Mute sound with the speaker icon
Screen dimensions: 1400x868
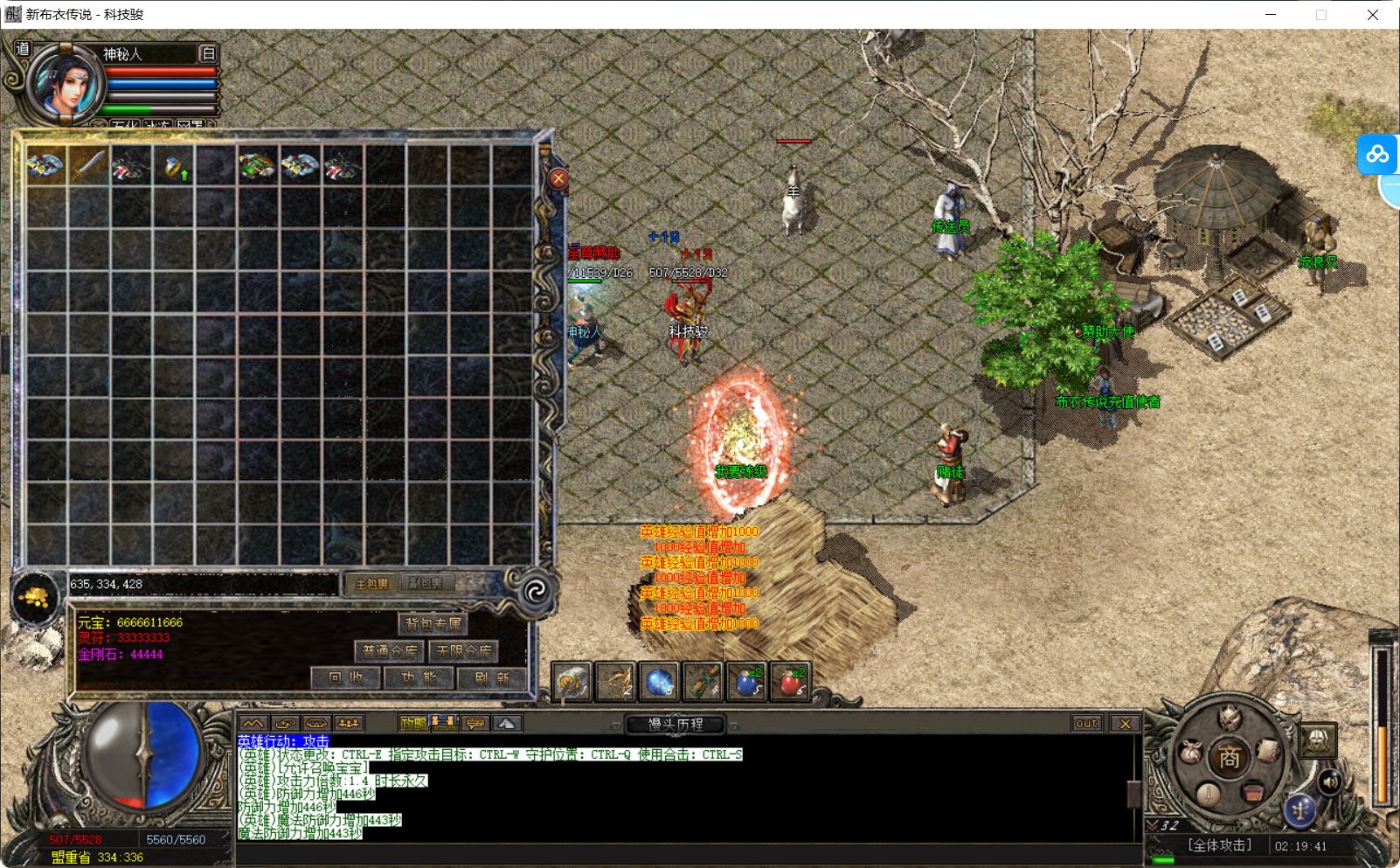pyautogui.click(x=1330, y=783)
